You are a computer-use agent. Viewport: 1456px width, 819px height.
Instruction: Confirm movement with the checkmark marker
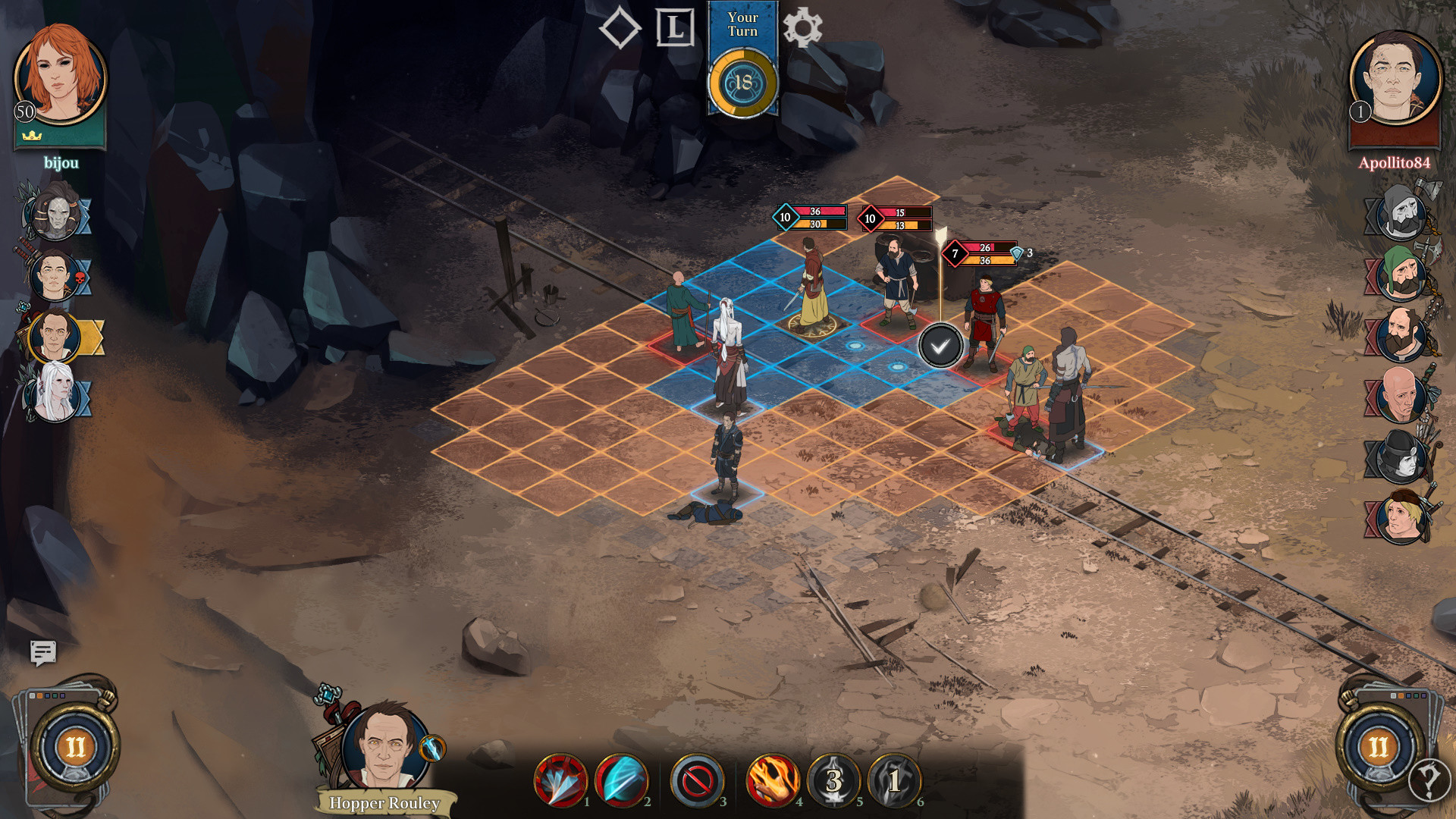(940, 346)
